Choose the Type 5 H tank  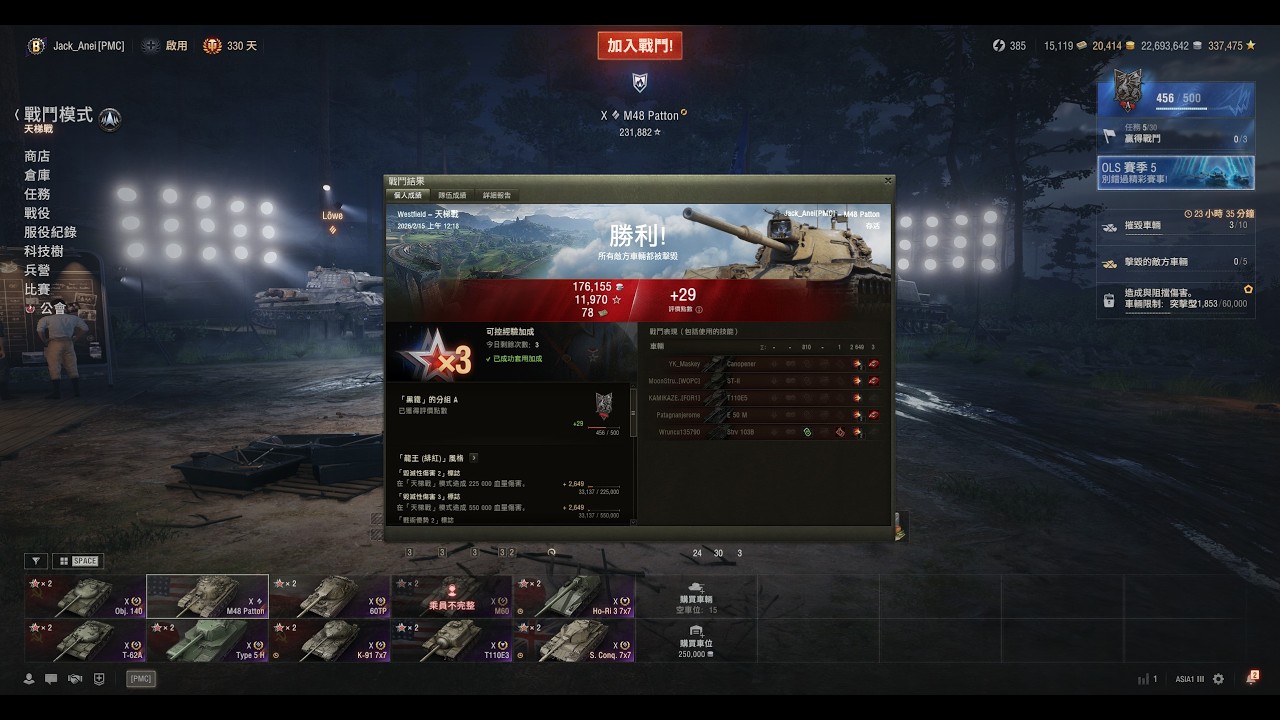tap(207, 641)
